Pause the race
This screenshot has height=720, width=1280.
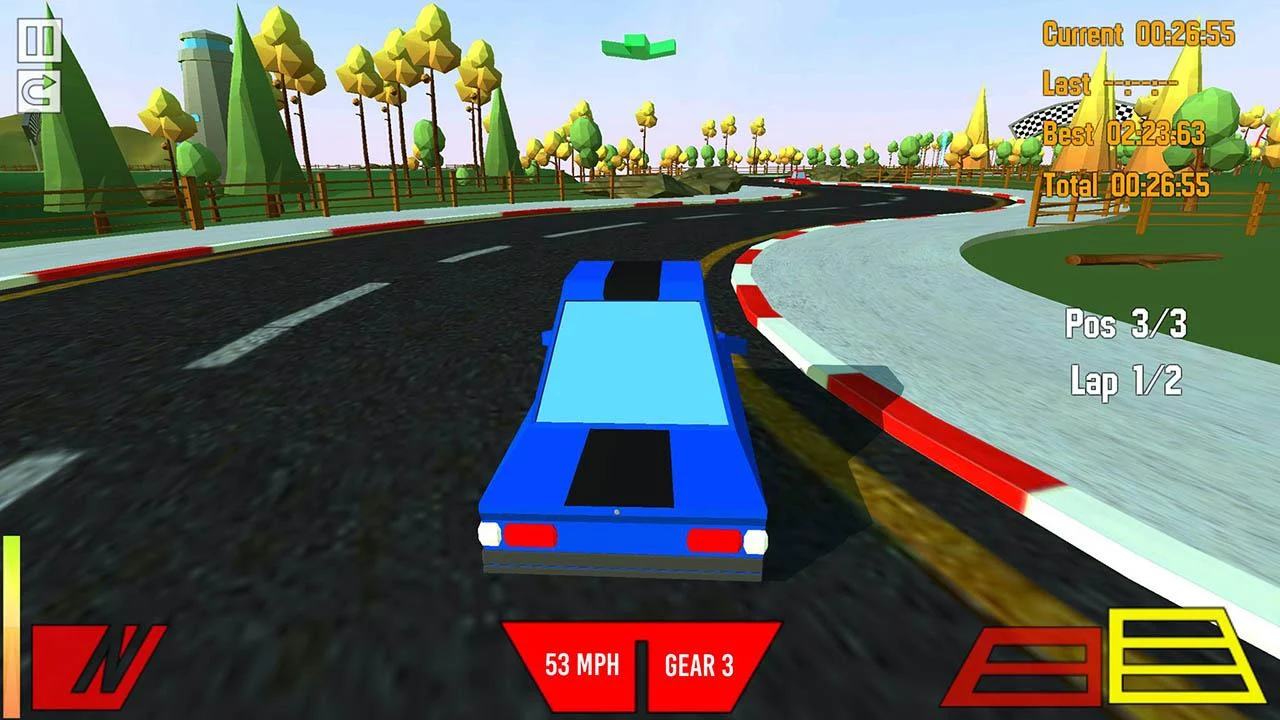click(x=39, y=40)
